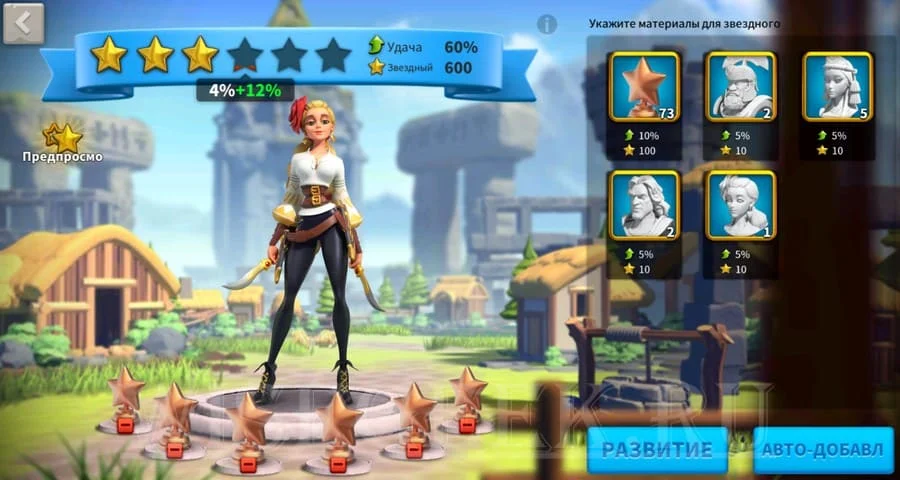The image size is (900, 480).
Task: Activate the АВТО-ДОБАВЛ auto-add button
Action: click(823, 449)
